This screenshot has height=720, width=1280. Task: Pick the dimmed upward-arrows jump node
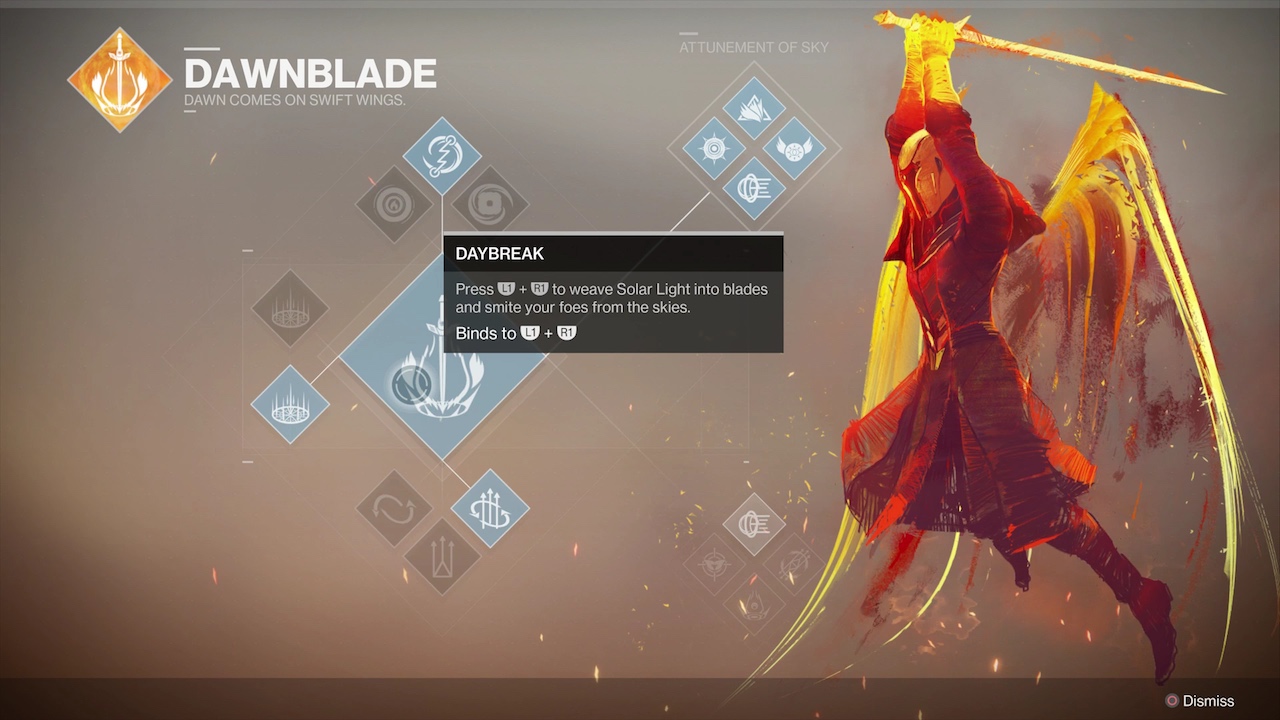click(x=442, y=557)
